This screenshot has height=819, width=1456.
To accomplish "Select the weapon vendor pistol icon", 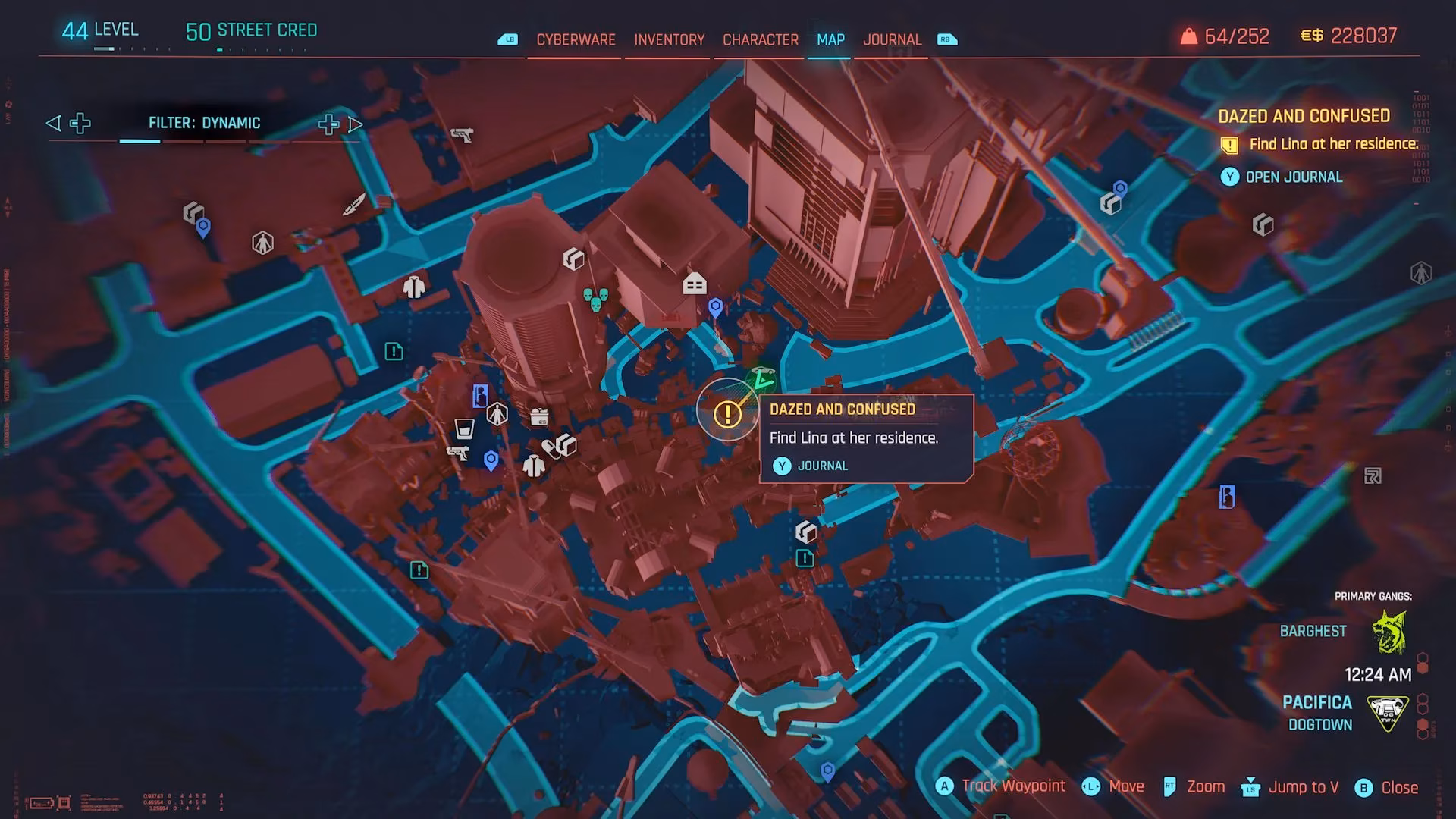I will pyautogui.click(x=457, y=453).
